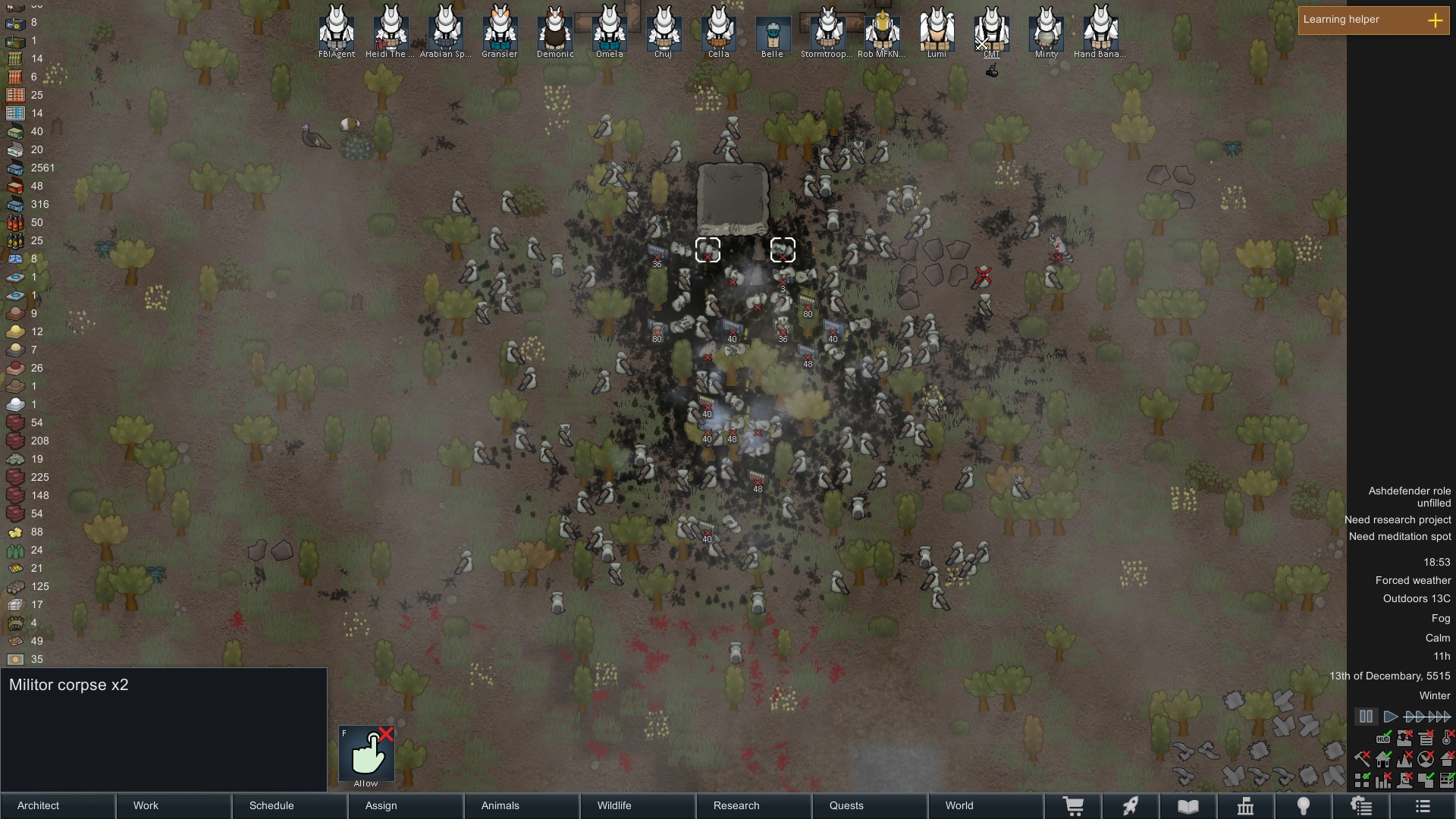Click the Allow button for the corpses

click(x=366, y=754)
